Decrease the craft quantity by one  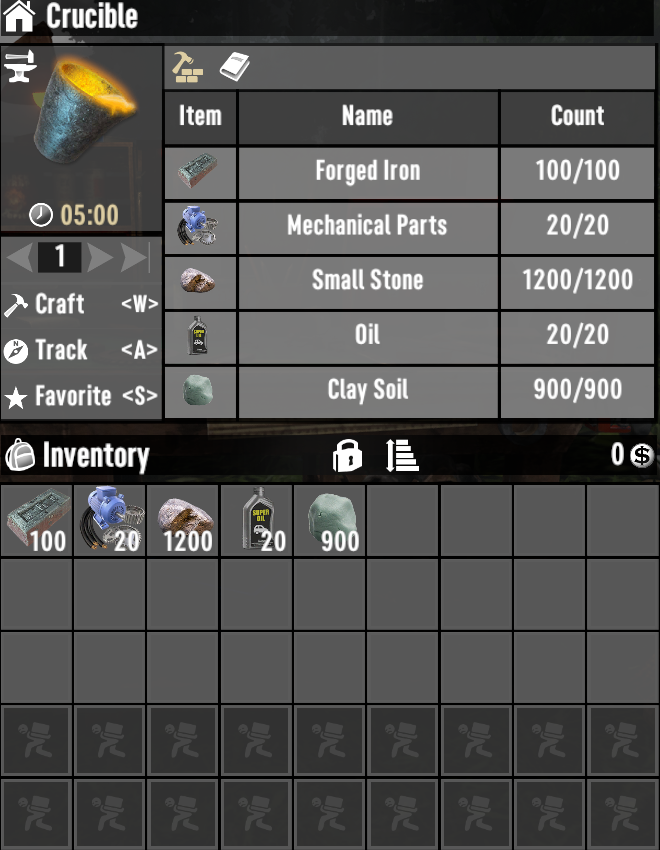[x=20, y=258]
